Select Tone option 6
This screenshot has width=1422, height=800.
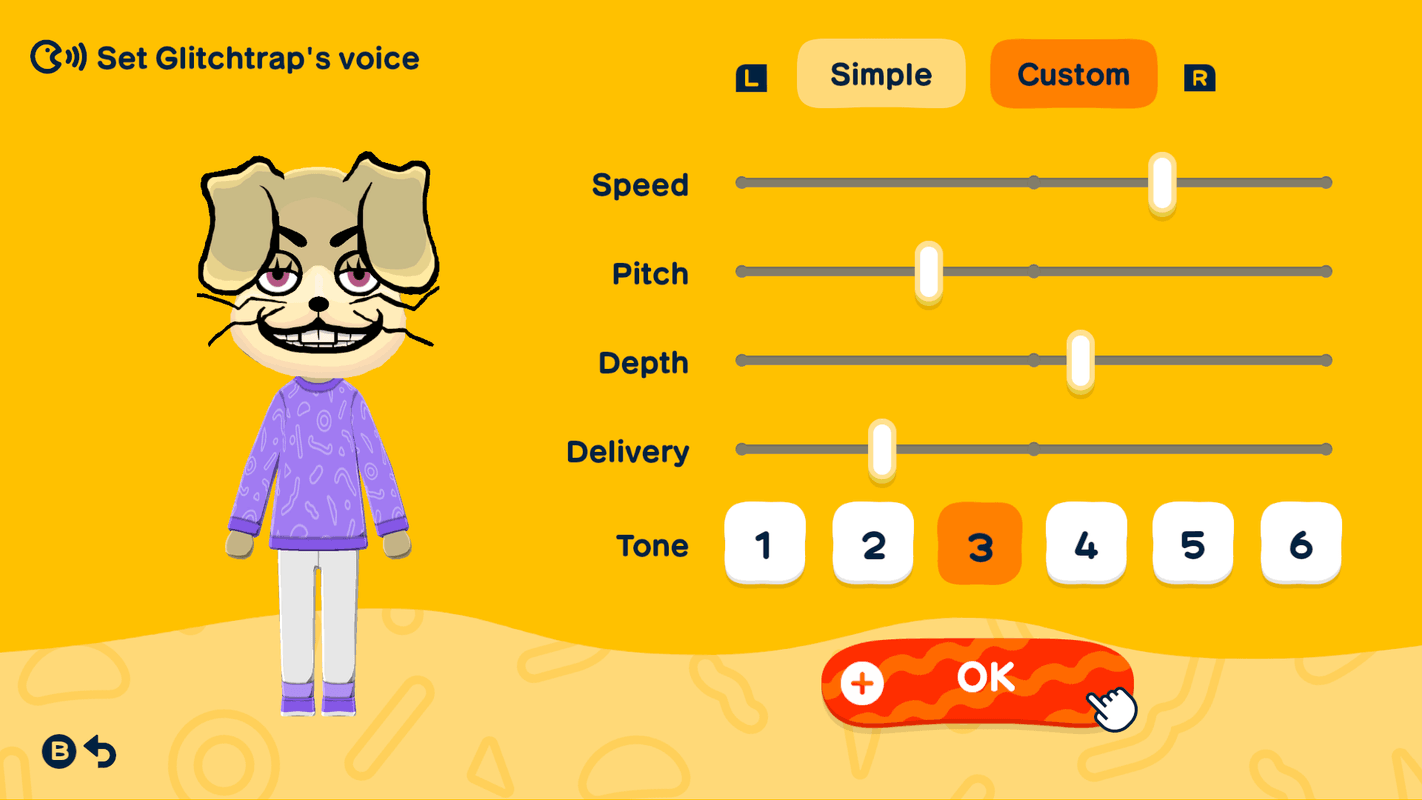[1300, 543]
